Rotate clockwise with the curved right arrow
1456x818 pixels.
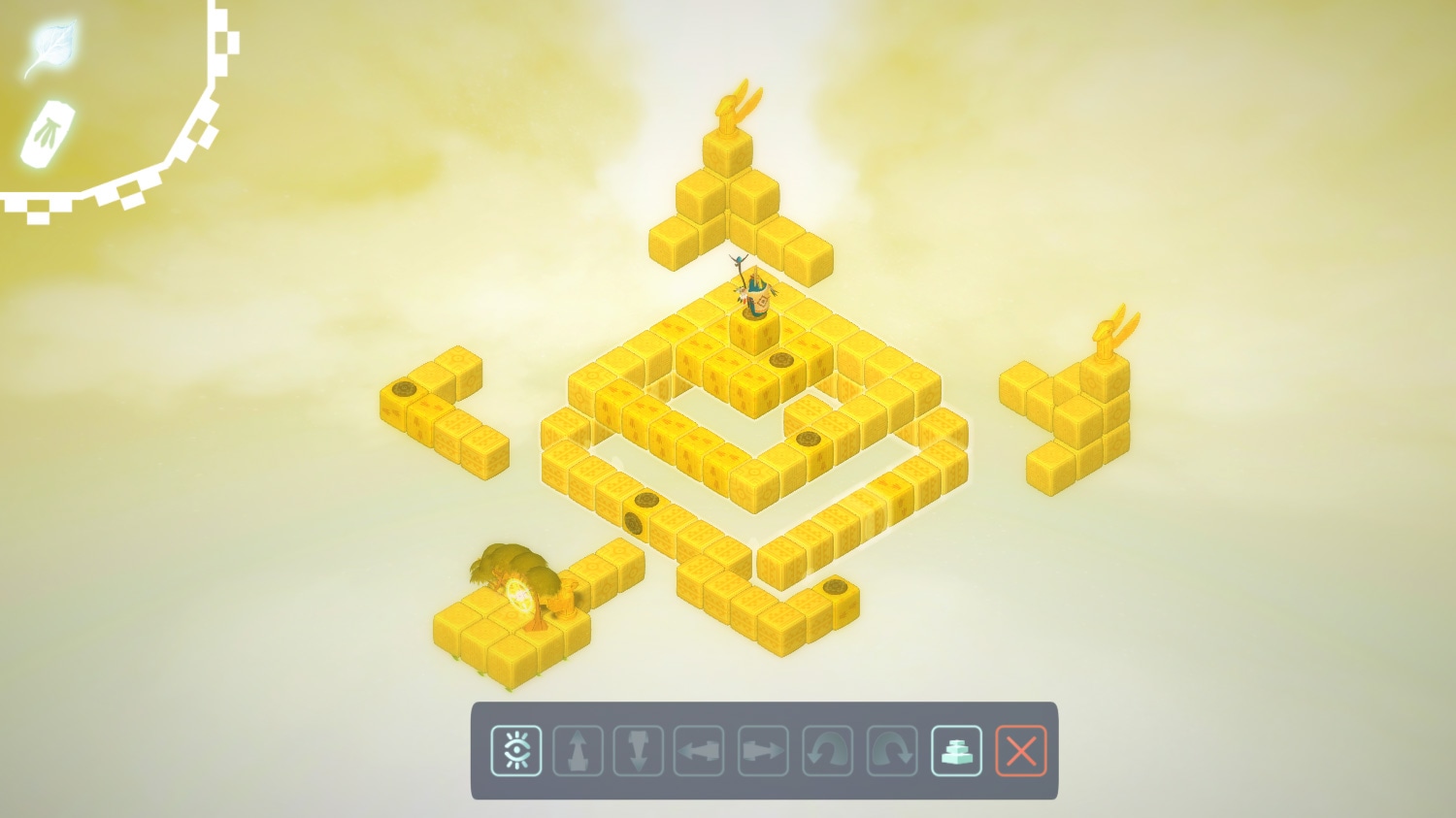[x=892, y=751]
